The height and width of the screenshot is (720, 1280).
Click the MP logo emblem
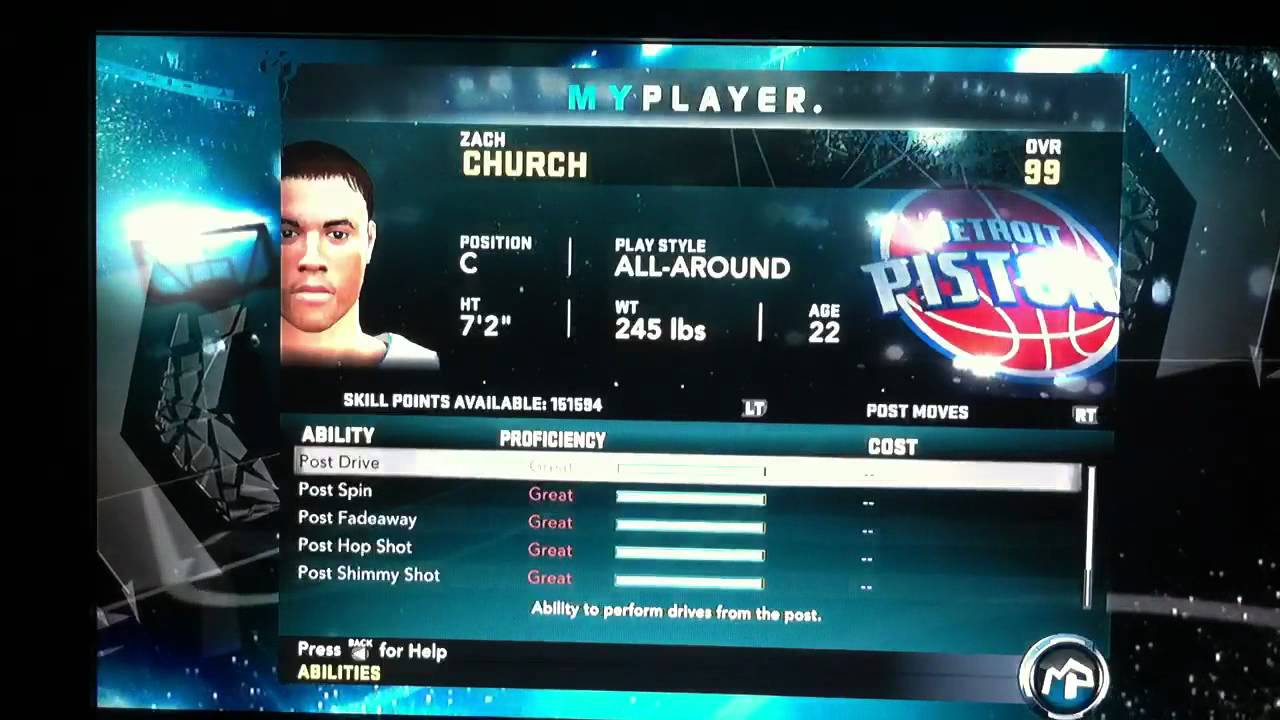[1064, 675]
